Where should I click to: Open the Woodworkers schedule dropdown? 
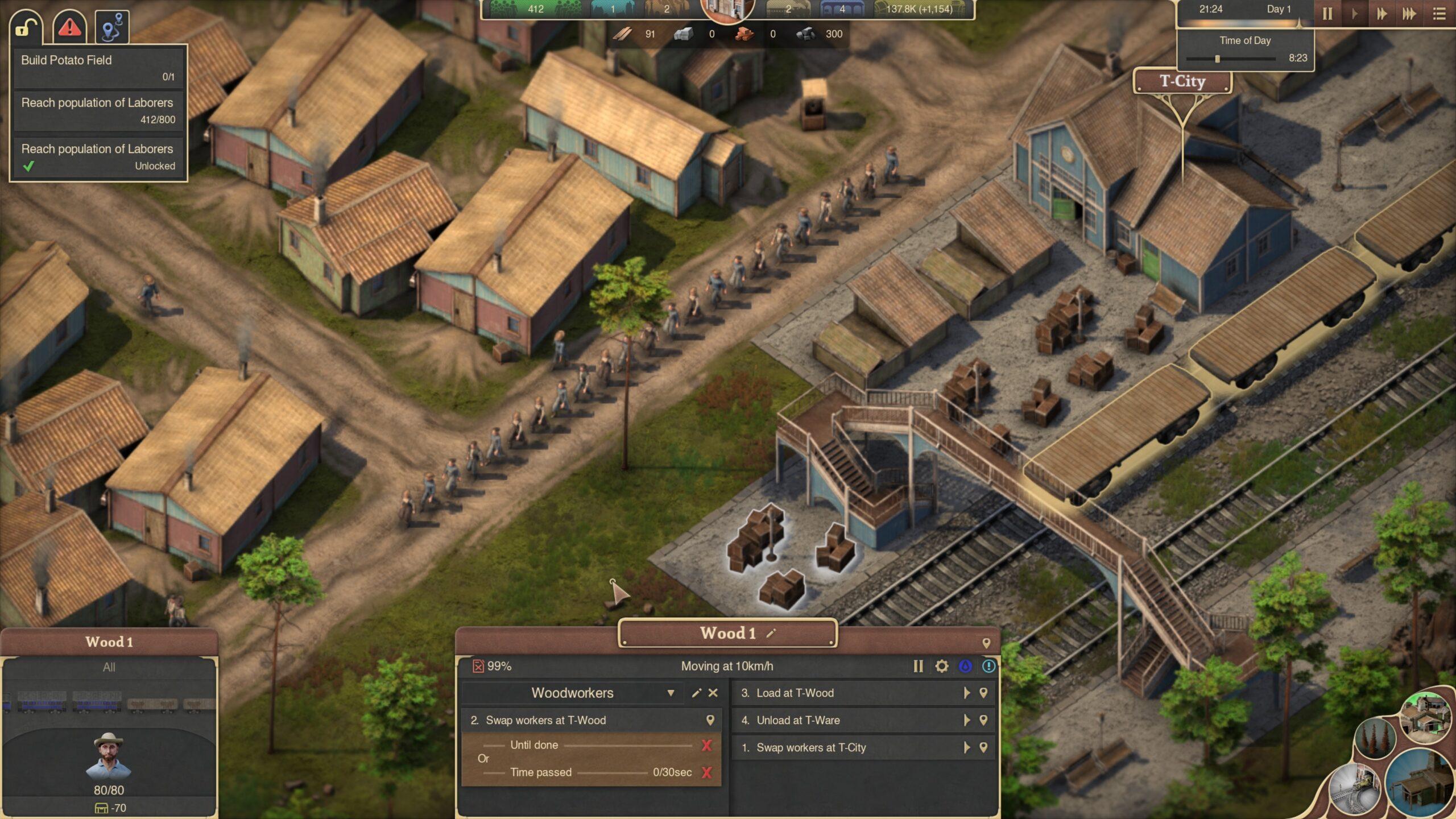[x=671, y=693]
